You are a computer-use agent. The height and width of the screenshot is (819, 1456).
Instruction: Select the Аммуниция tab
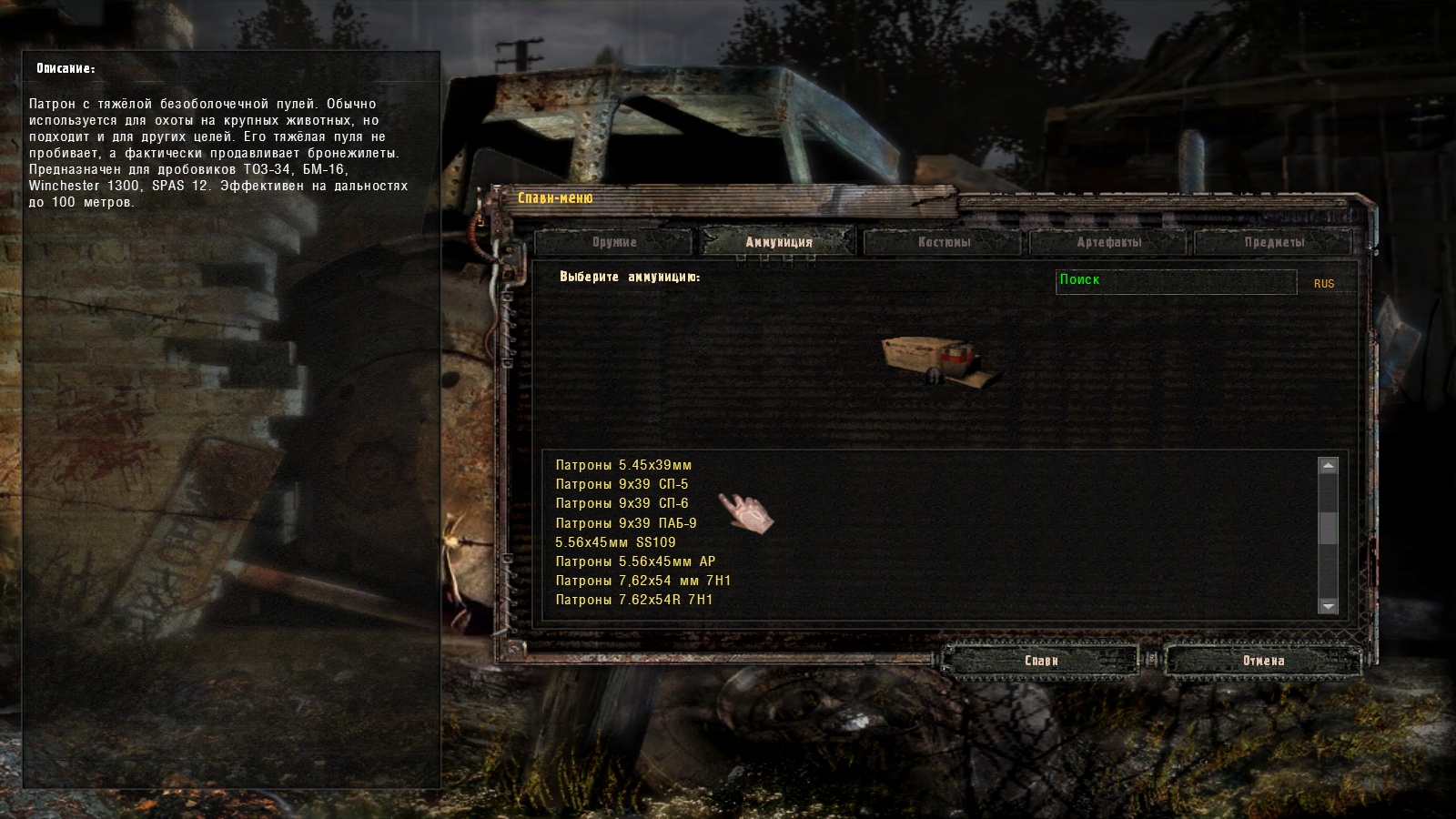point(778,242)
